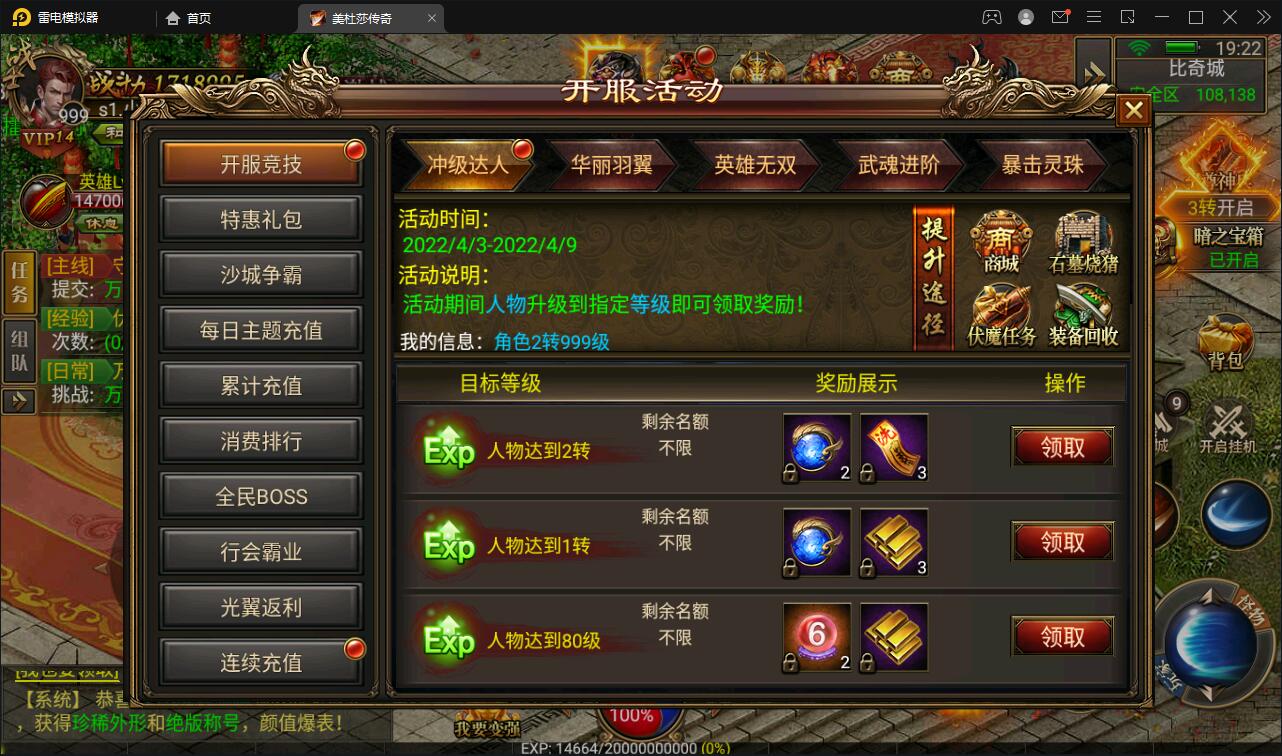Toggle the lock under the blue orb reward item
This screenshot has width=1282, height=756.
789,473
